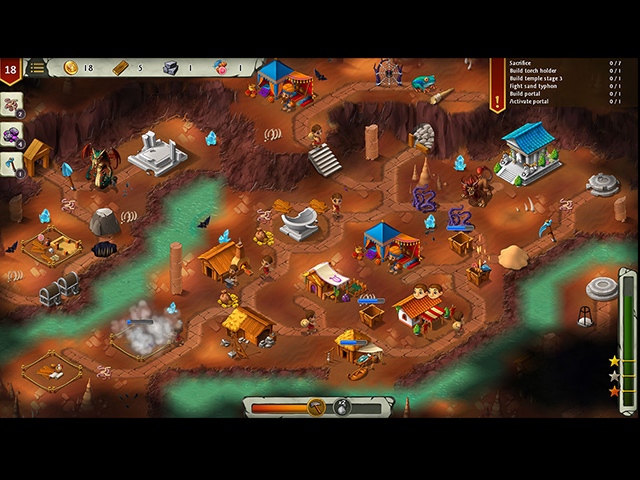This screenshot has height=480, width=640.
Task: Activate the hammer work-speed bonus
Action: 316,407
